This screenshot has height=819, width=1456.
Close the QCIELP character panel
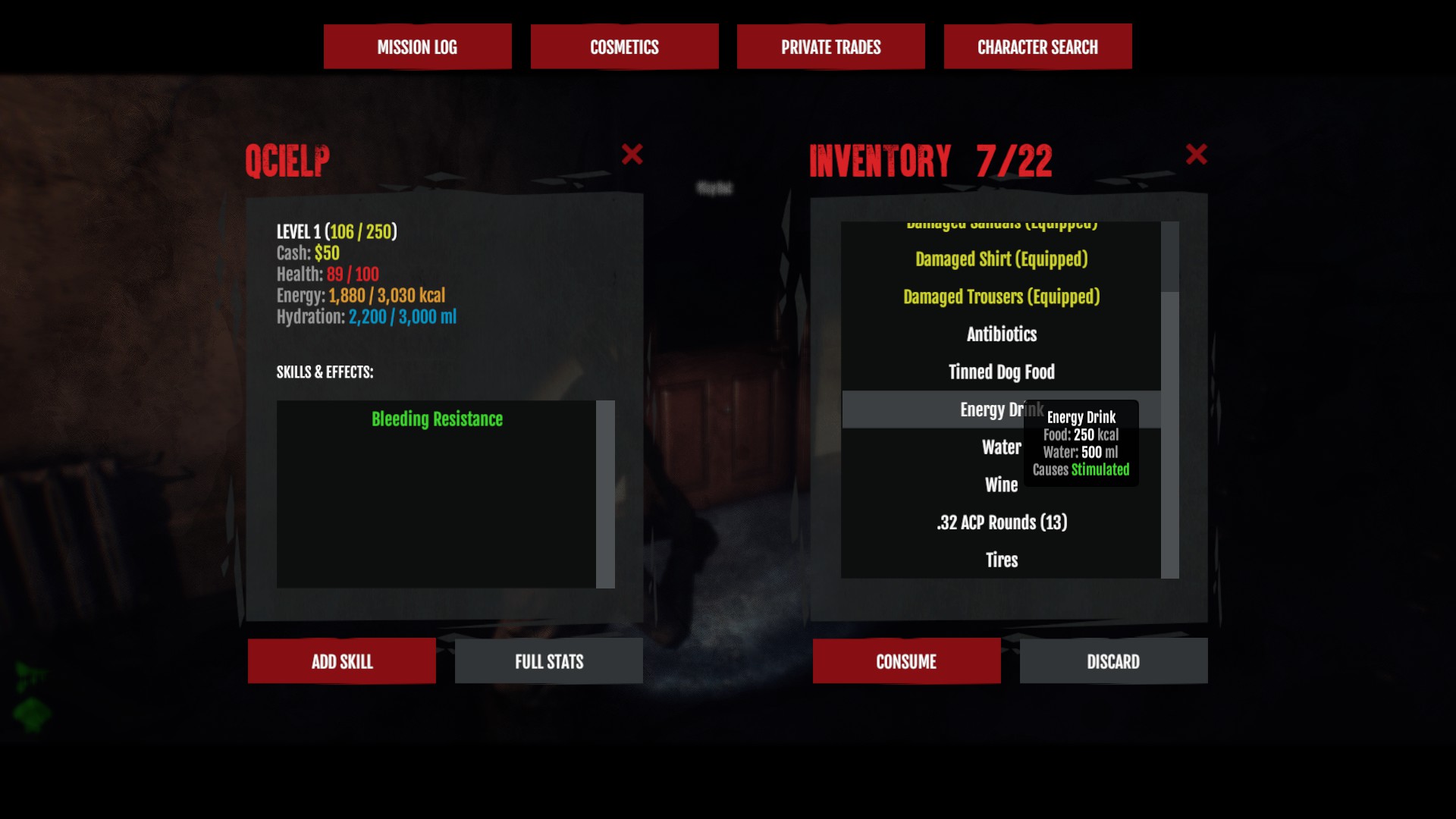pos(632,154)
